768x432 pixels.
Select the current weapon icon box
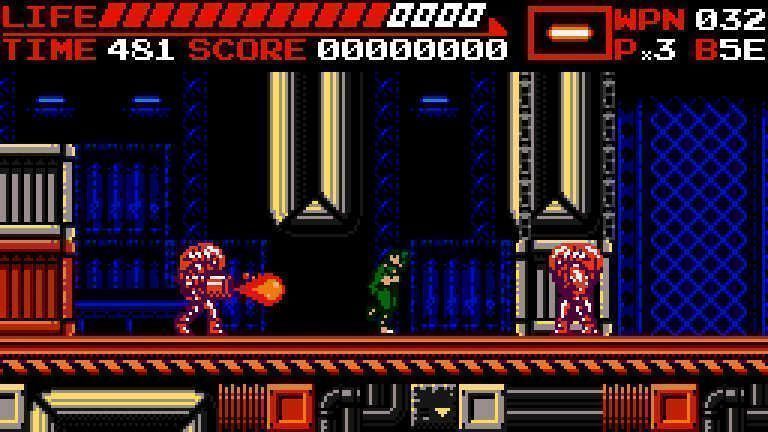pos(568,34)
